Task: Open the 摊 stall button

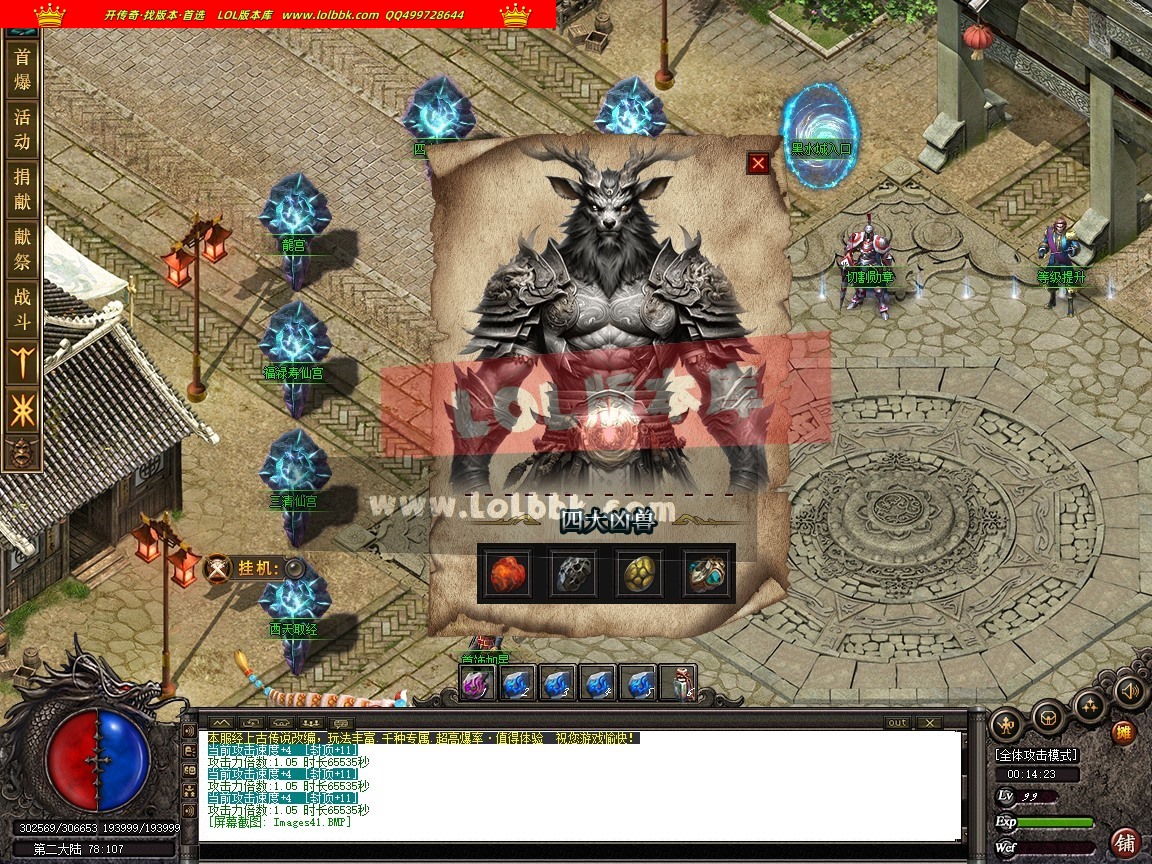Action: coord(1124,733)
